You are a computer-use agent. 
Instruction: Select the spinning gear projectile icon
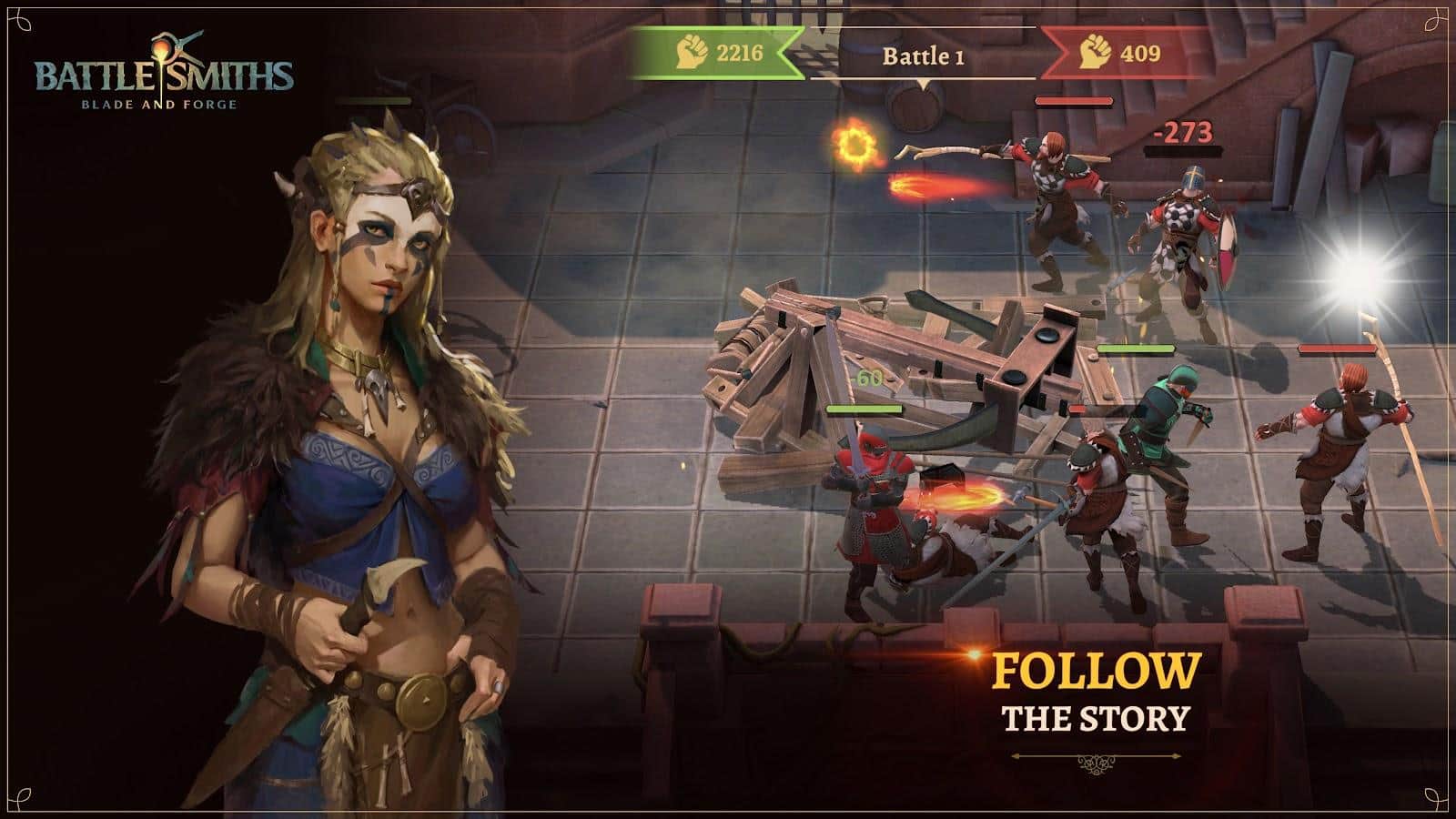click(x=855, y=146)
